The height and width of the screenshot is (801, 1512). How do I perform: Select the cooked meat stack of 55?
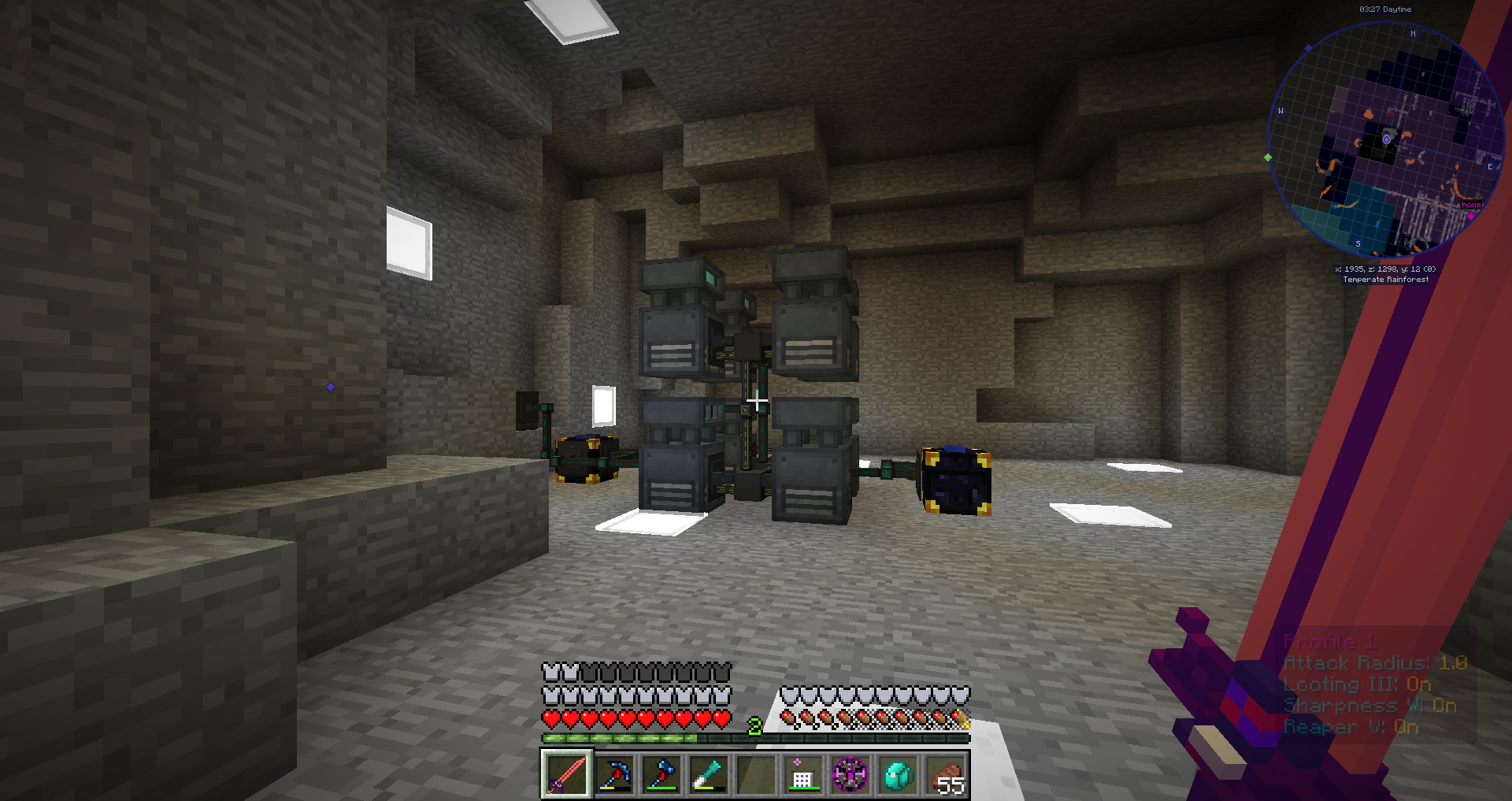tap(945, 774)
